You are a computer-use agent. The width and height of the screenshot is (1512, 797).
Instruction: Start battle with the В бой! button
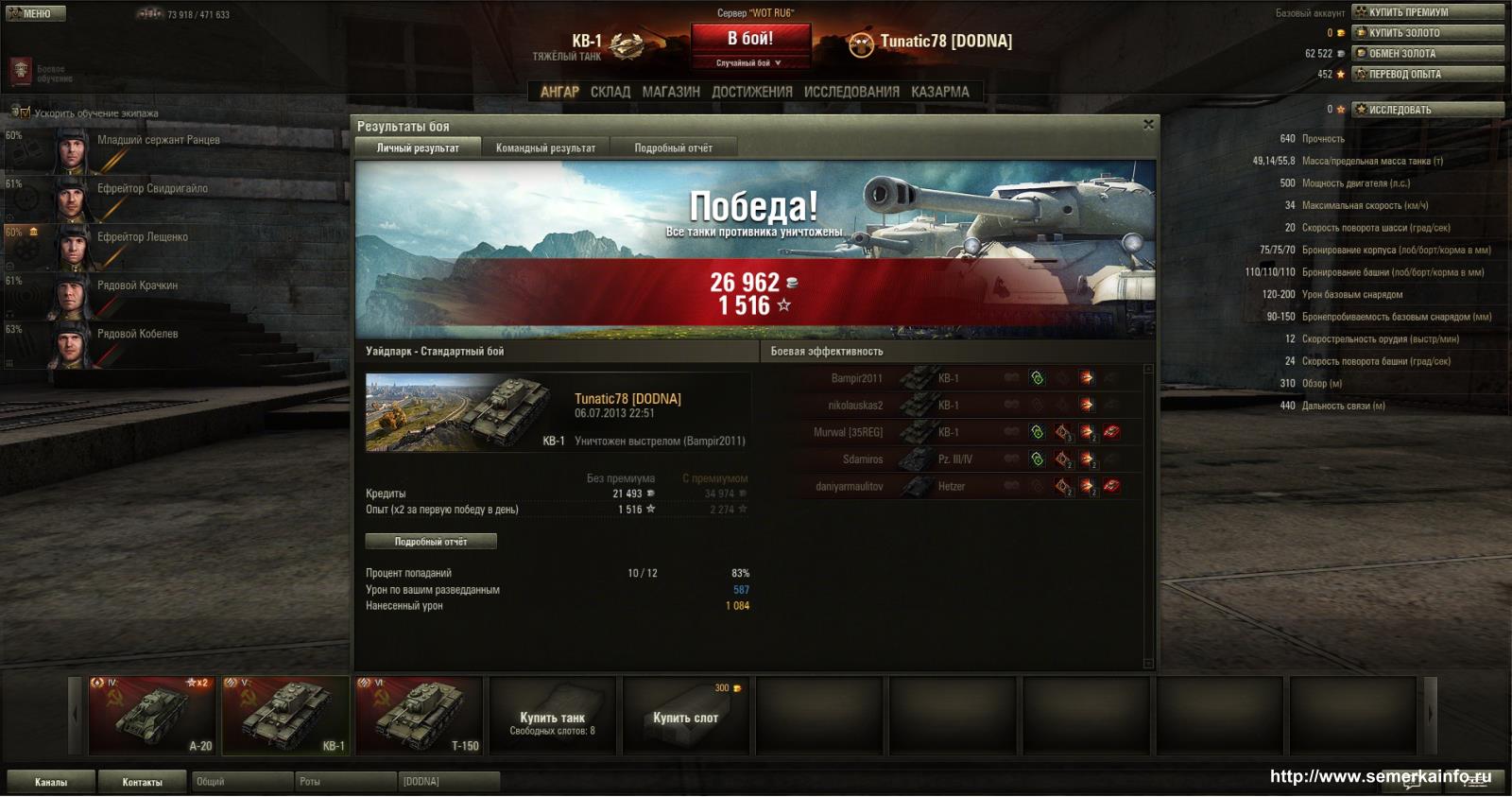tap(749, 40)
